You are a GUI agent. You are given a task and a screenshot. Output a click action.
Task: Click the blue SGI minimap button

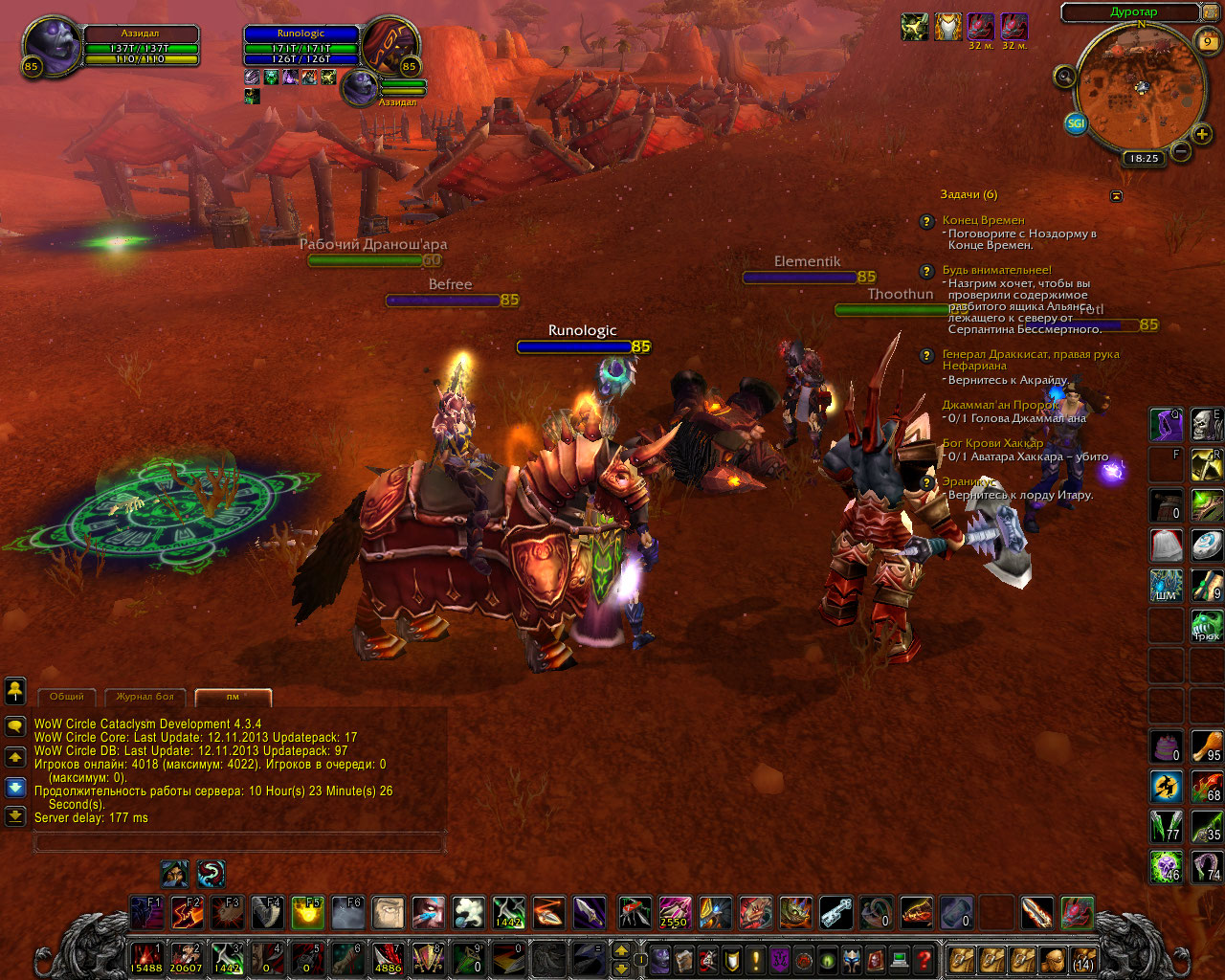(x=1076, y=123)
